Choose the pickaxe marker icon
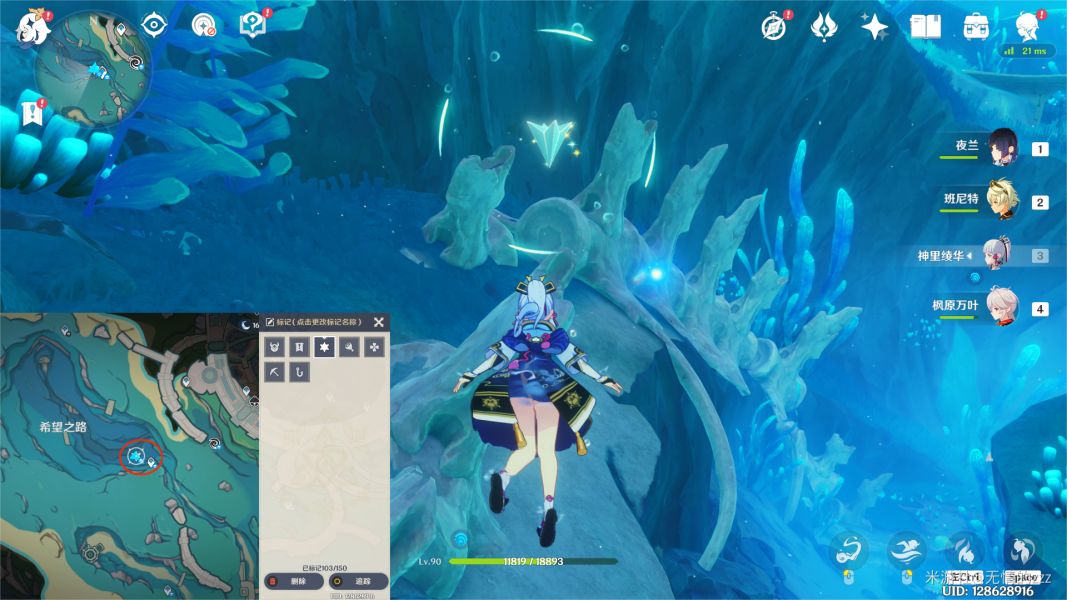Image resolution: width=1067 pixels, height=600 pixels. tap(274, 372)
